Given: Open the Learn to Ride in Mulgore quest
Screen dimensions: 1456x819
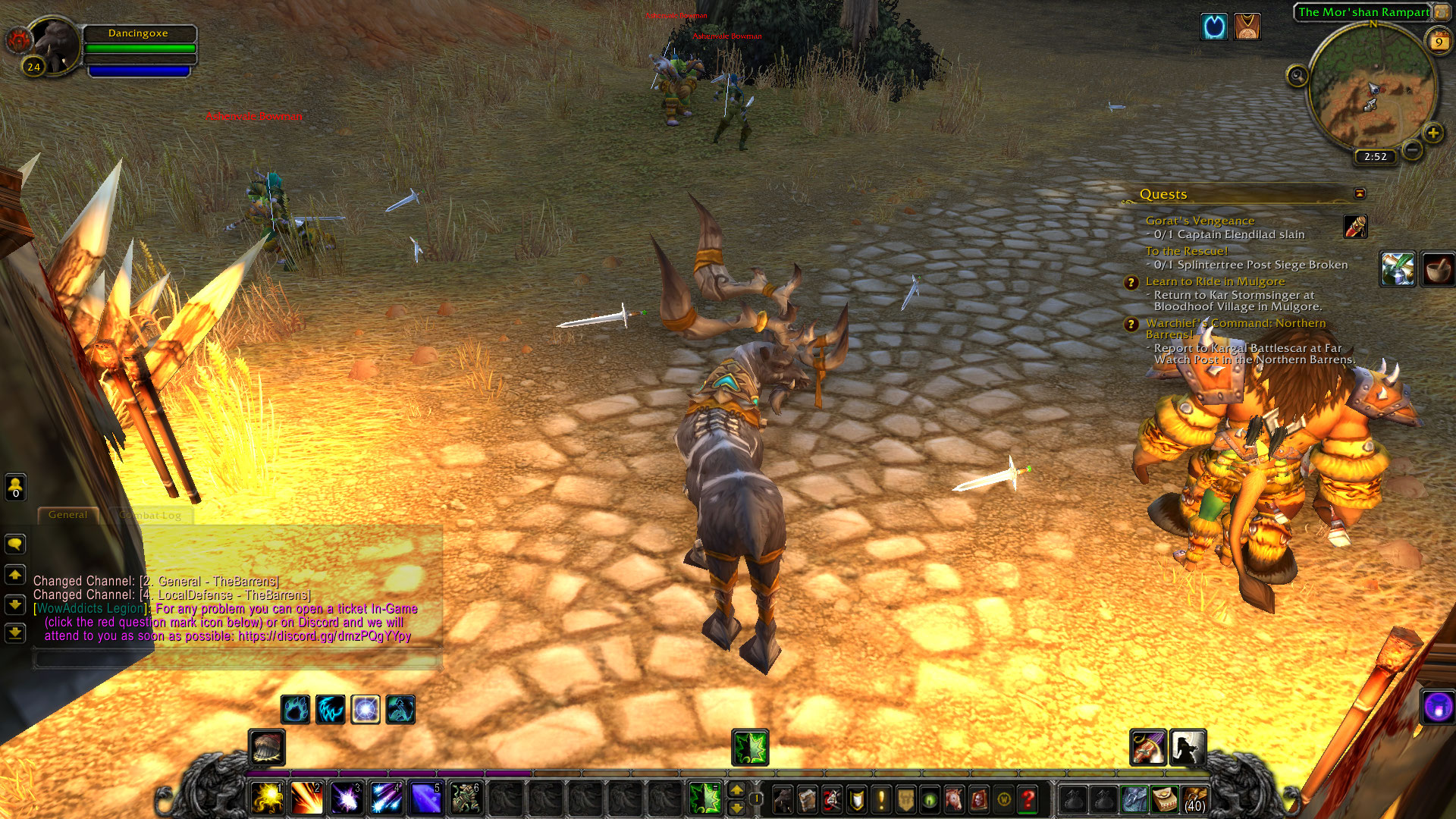Looking at the screenshot, I should click(1215, 281).
